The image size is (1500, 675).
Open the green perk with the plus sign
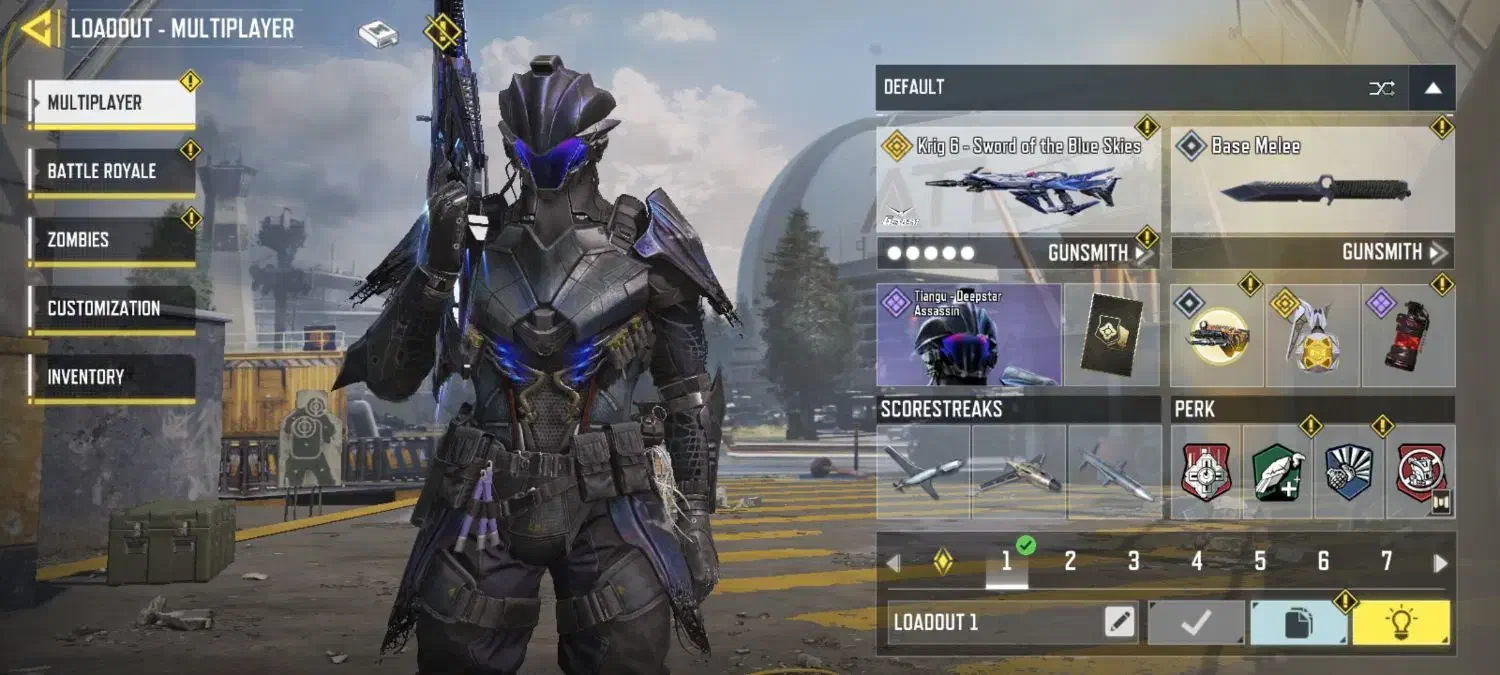point(1277,472)
